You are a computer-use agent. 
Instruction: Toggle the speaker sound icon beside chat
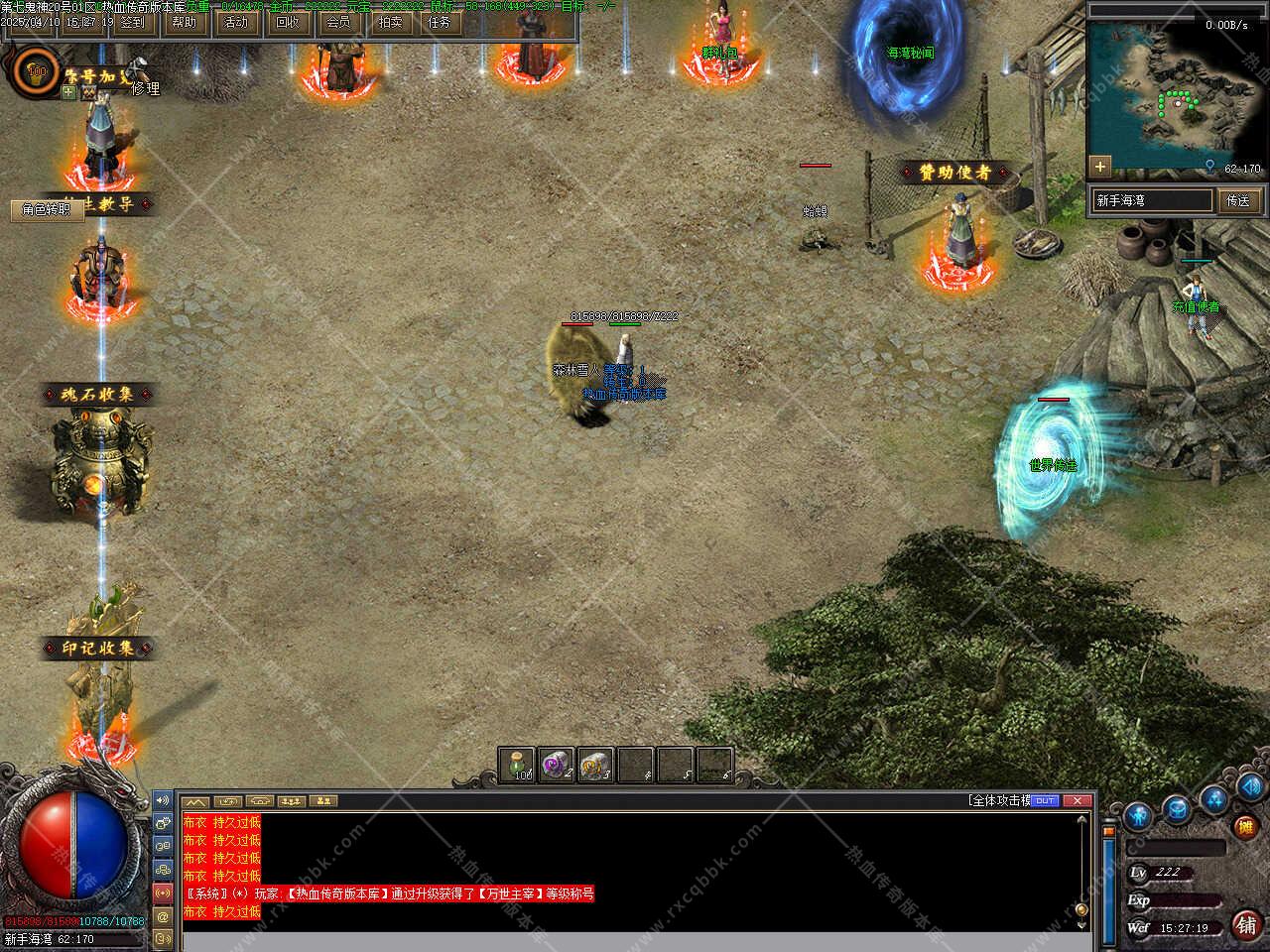pyautogui.click(x=163, y=800)
